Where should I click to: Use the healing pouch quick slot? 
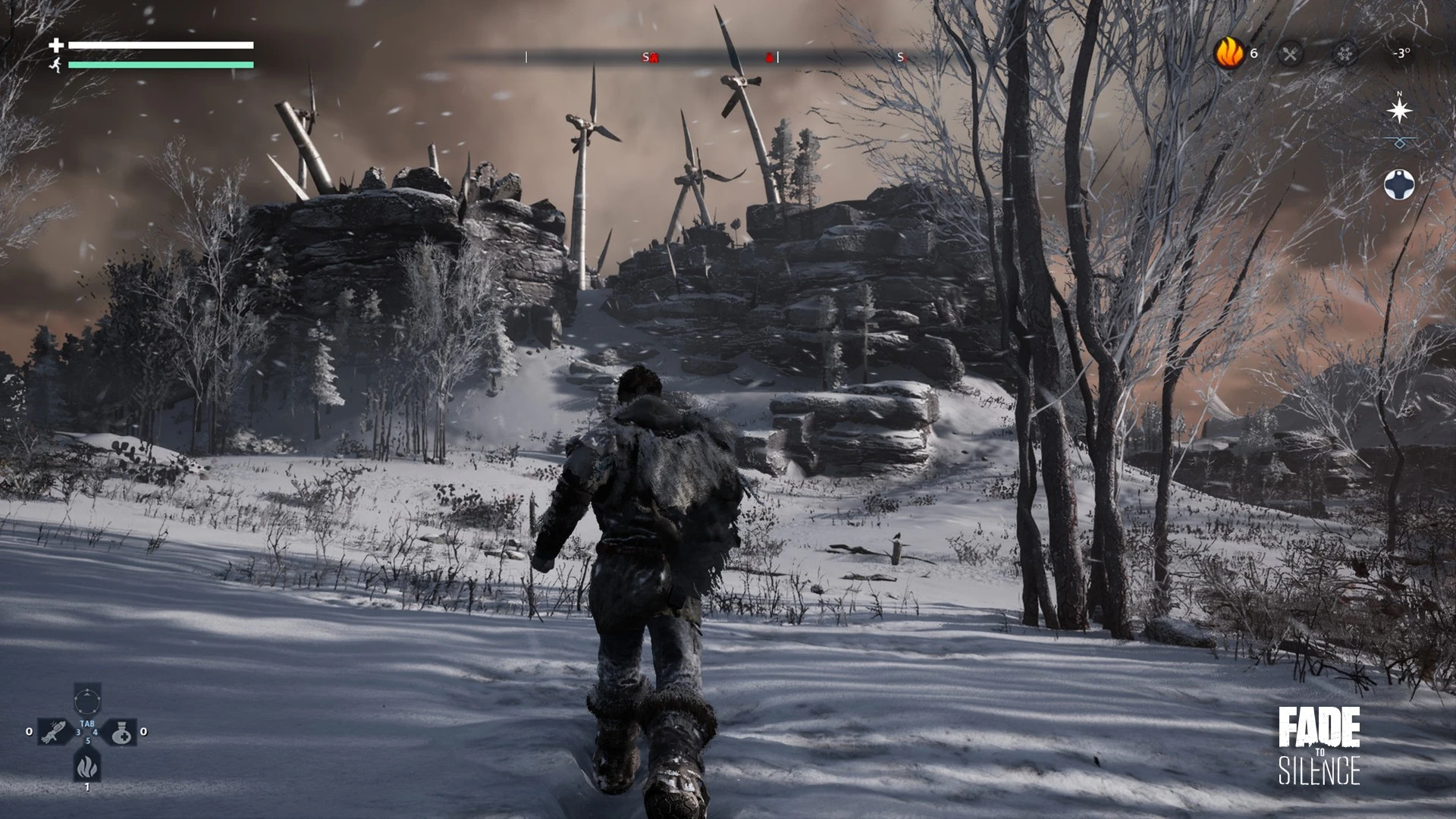coord(120,732)
